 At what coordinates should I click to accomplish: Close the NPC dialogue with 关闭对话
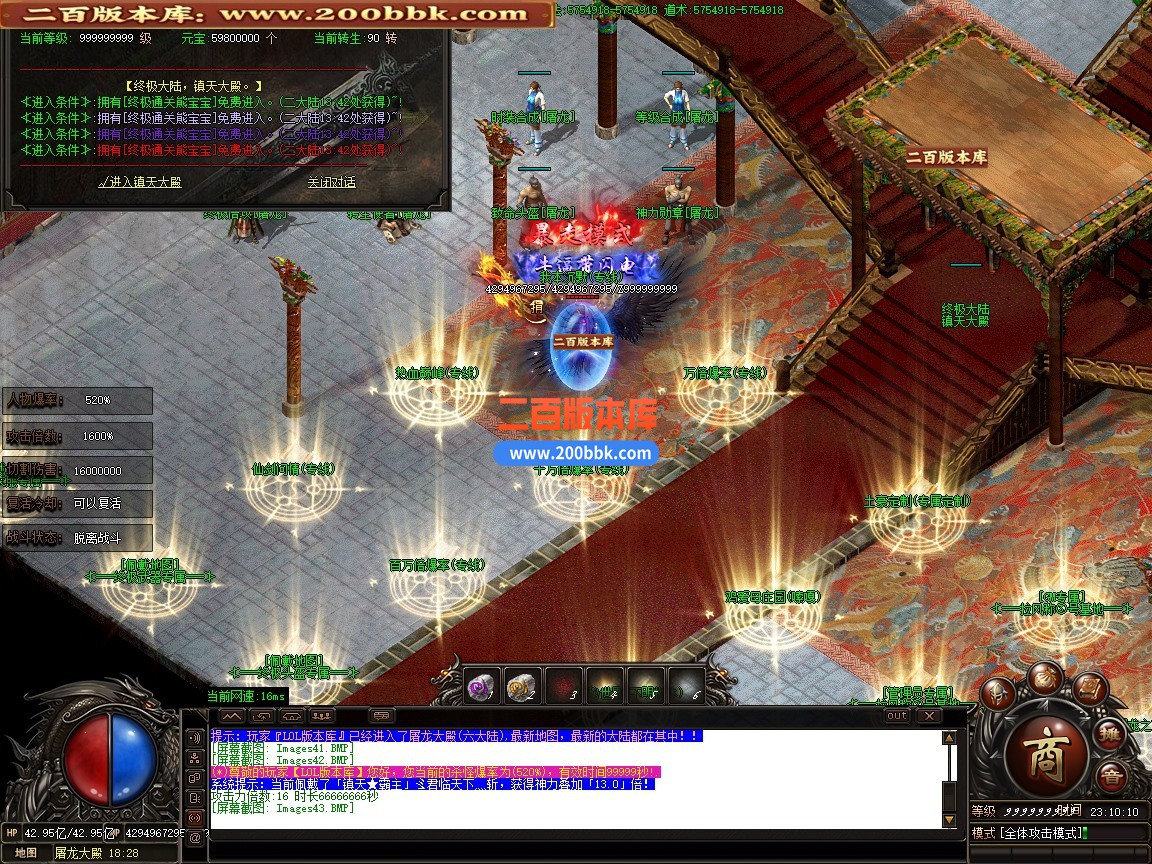pos(331,182)
